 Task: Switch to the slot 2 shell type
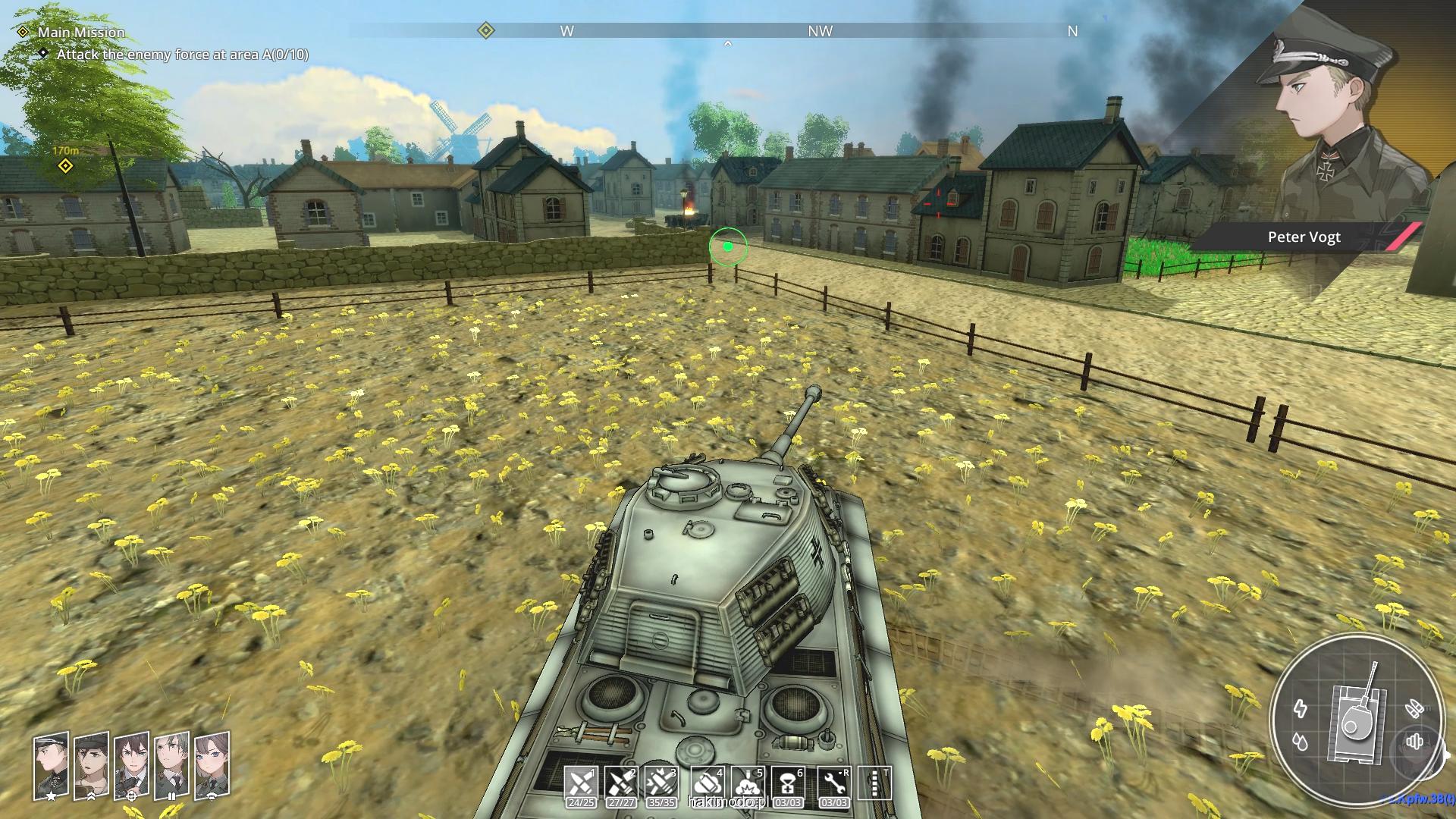tap(621, 783)
